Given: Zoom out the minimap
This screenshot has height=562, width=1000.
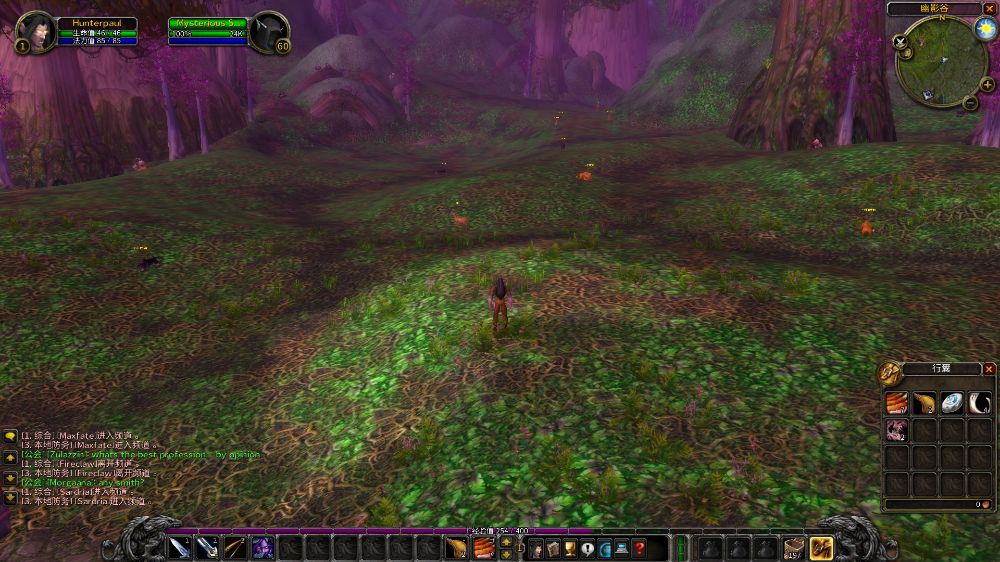Looking at the screenshot, I should (x=972, y=102).
